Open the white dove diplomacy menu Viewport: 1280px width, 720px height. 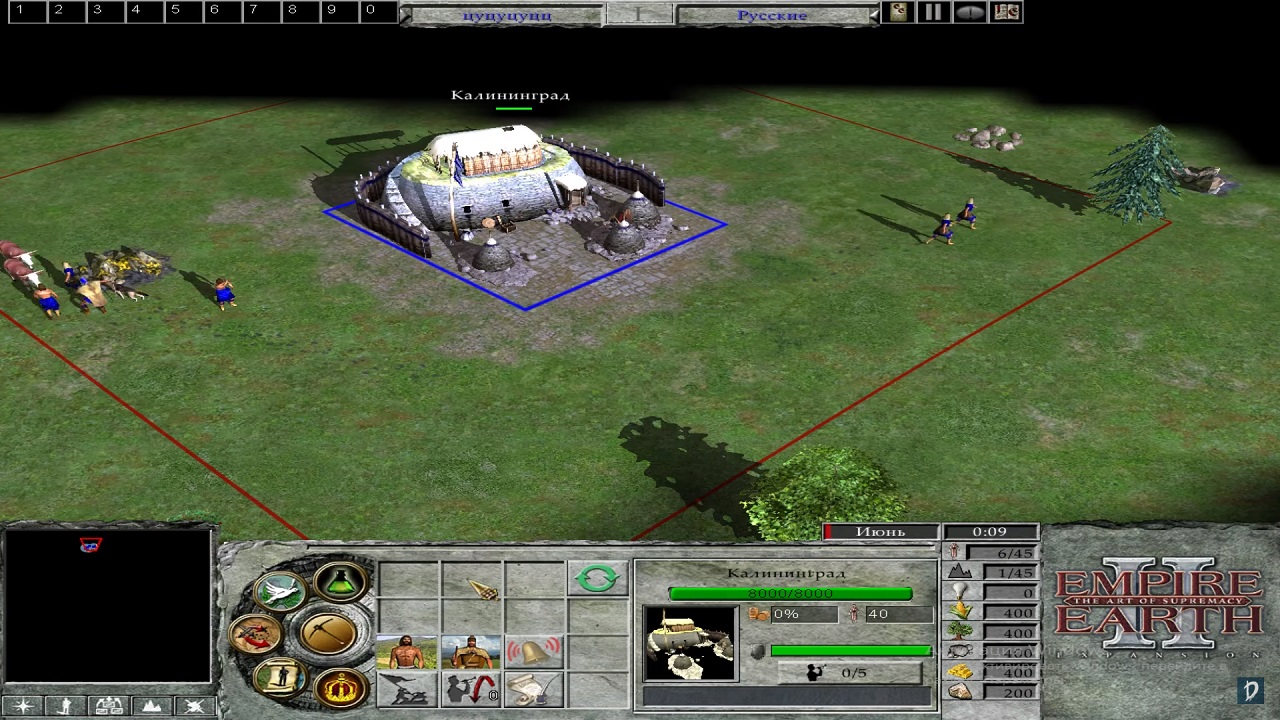click(x=279, y=591)
